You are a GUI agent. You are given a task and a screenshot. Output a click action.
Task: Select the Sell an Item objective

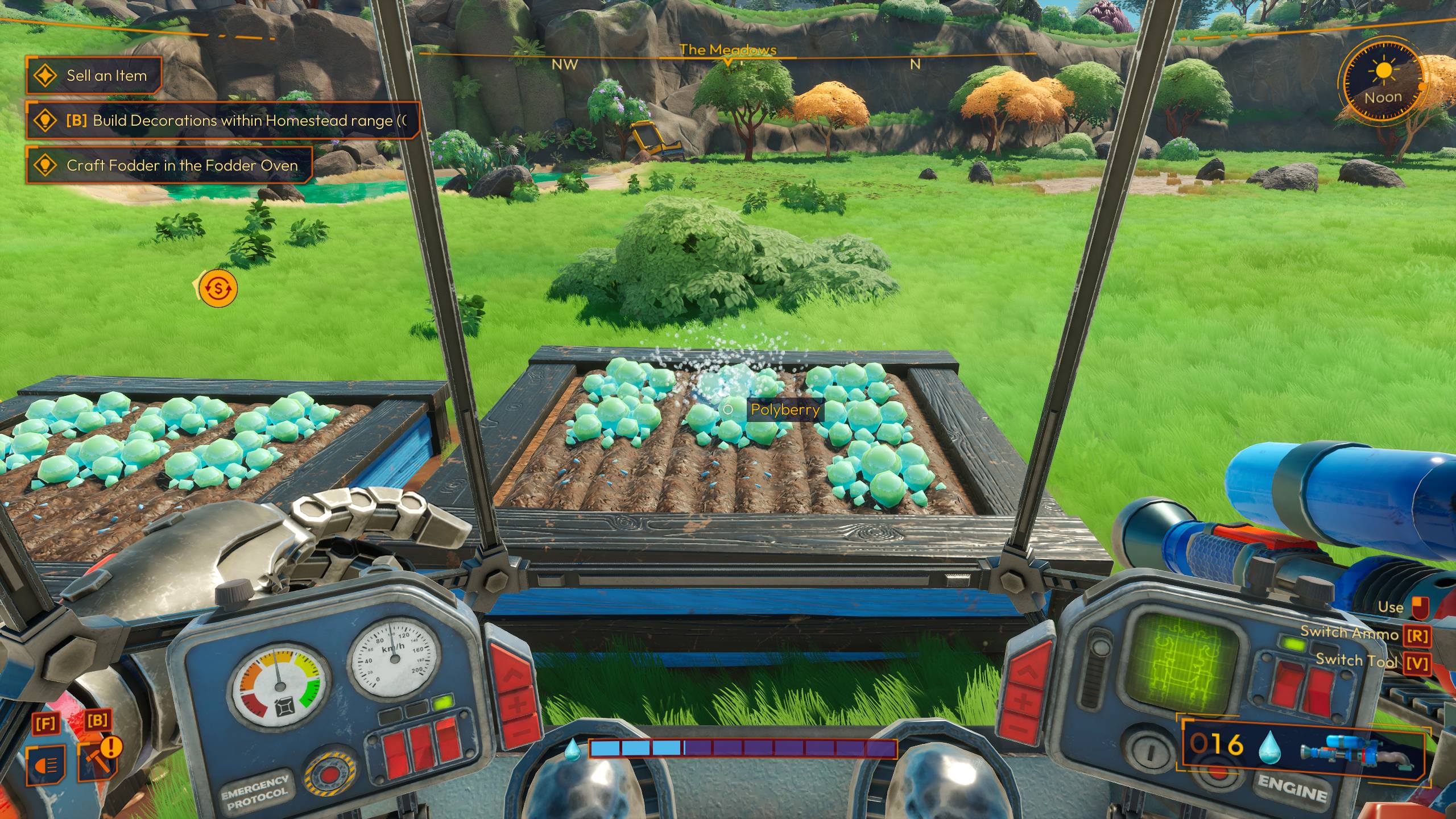click(x=94, y=76)
